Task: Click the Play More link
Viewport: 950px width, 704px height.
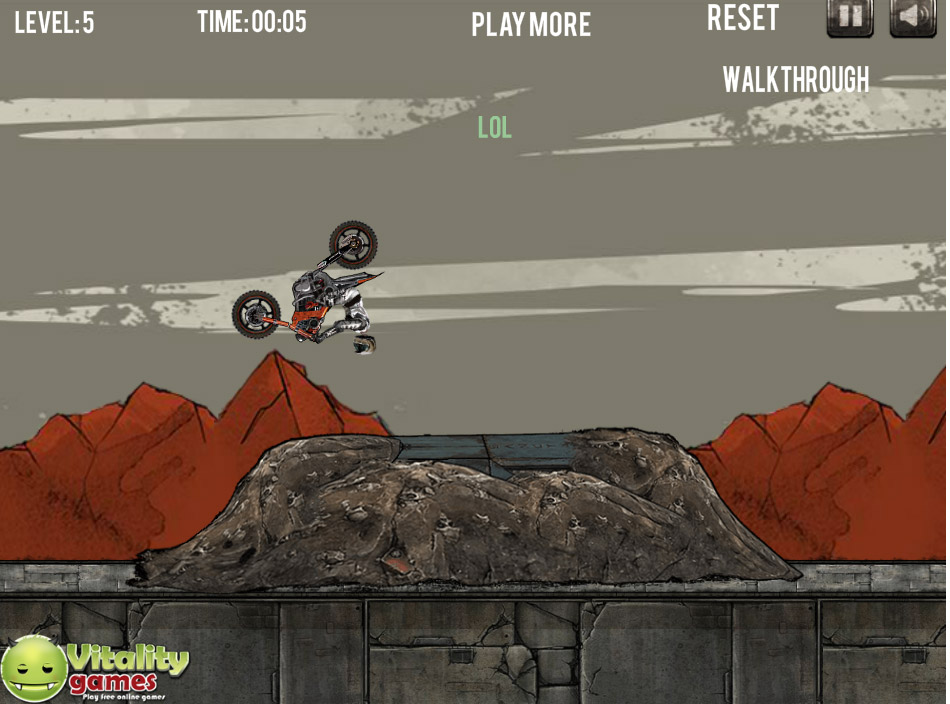Action: tap(531, 25)
